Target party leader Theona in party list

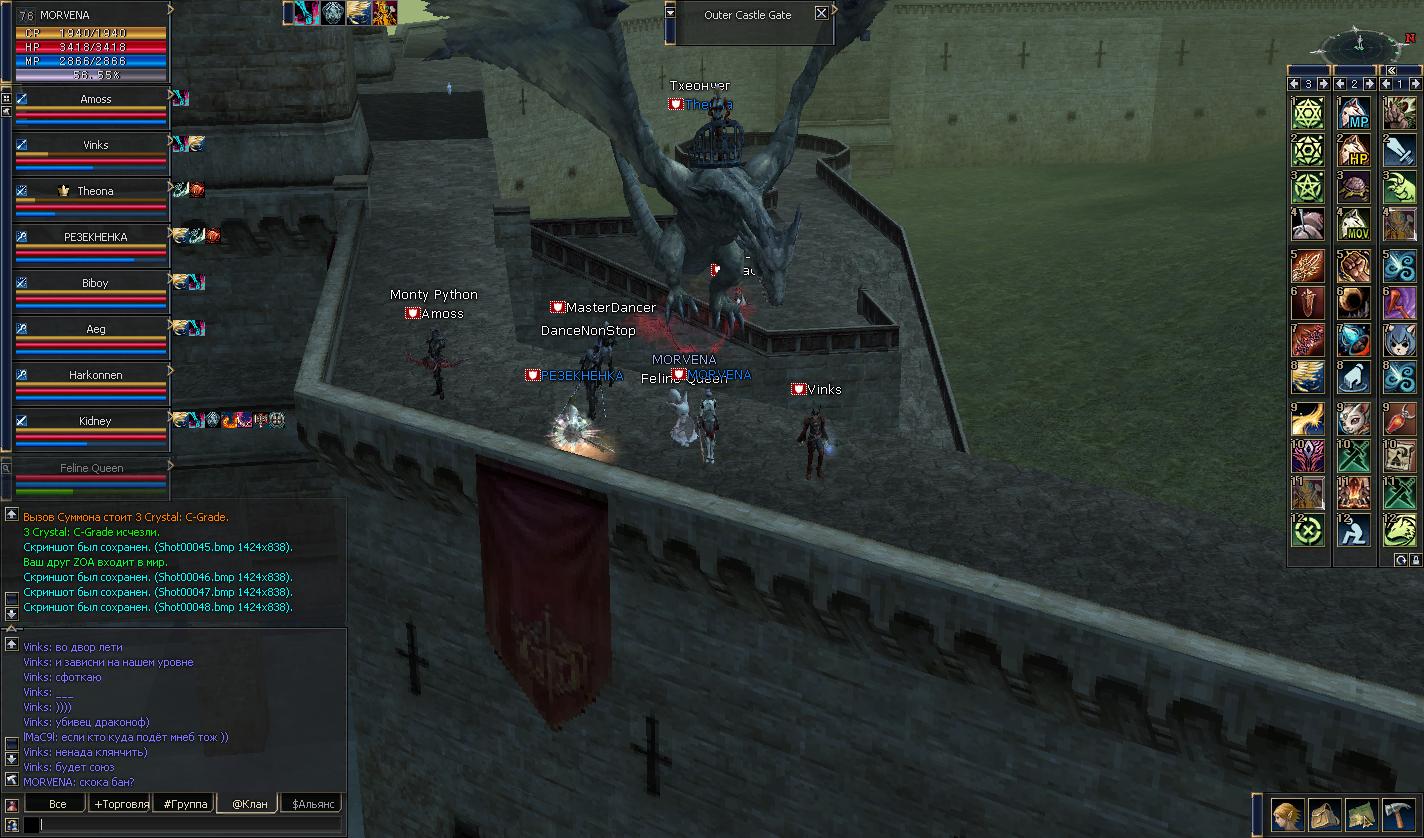click(96, 191)
